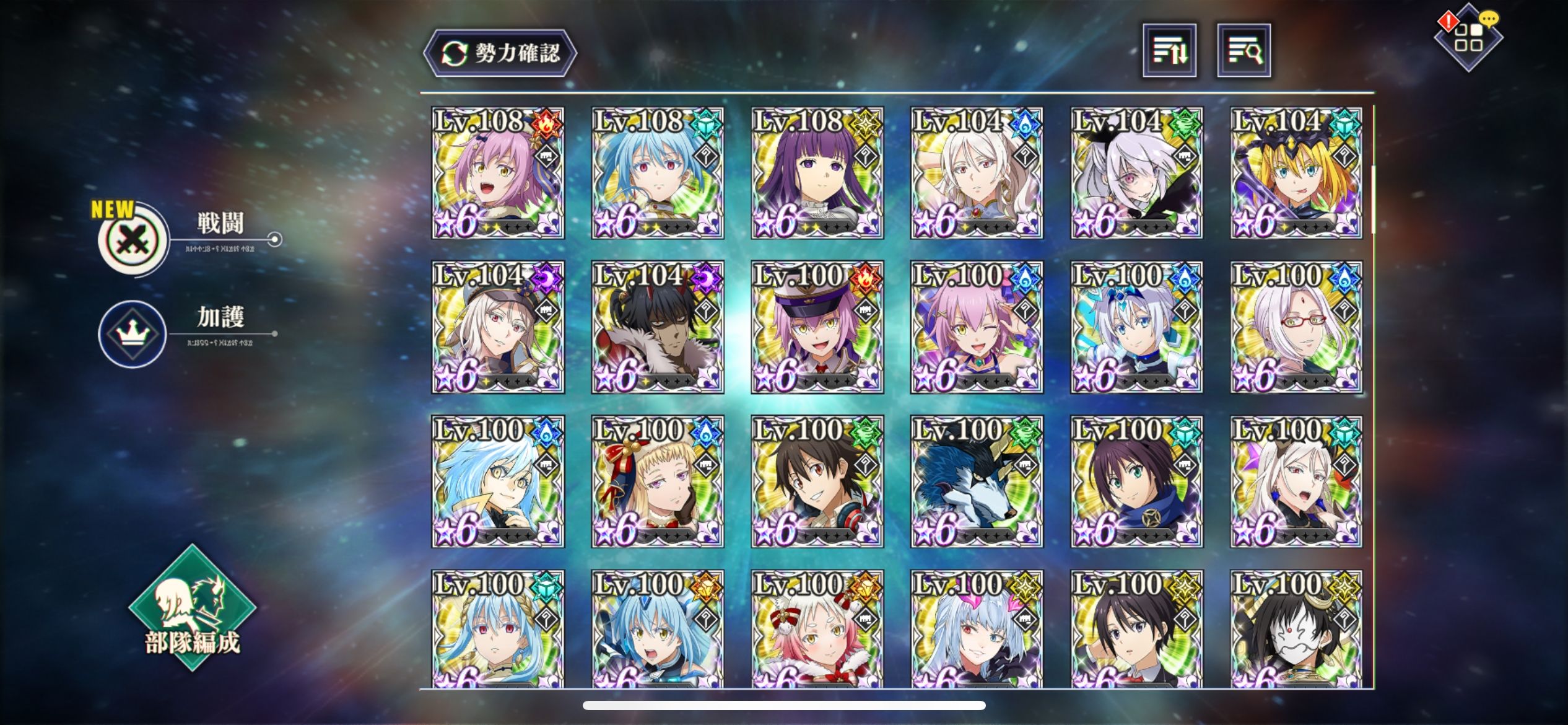Select the Lv.104 white-haired girl with black bat wings

(x=1136, y=173)
